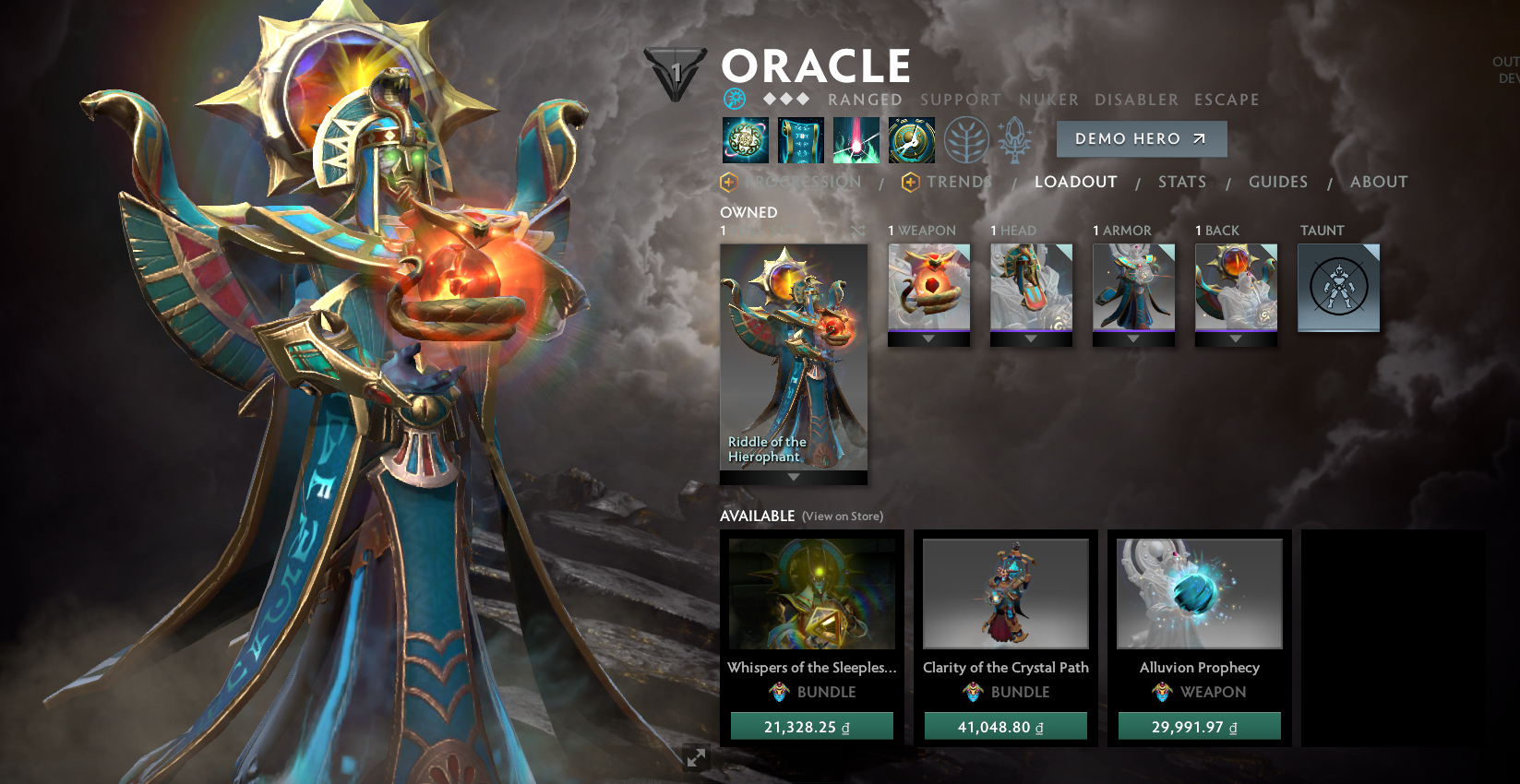Select the Fortune's End ability icon
This screenshot has width=1520, height=784.
pyautogui.click(x=745, y=139)
